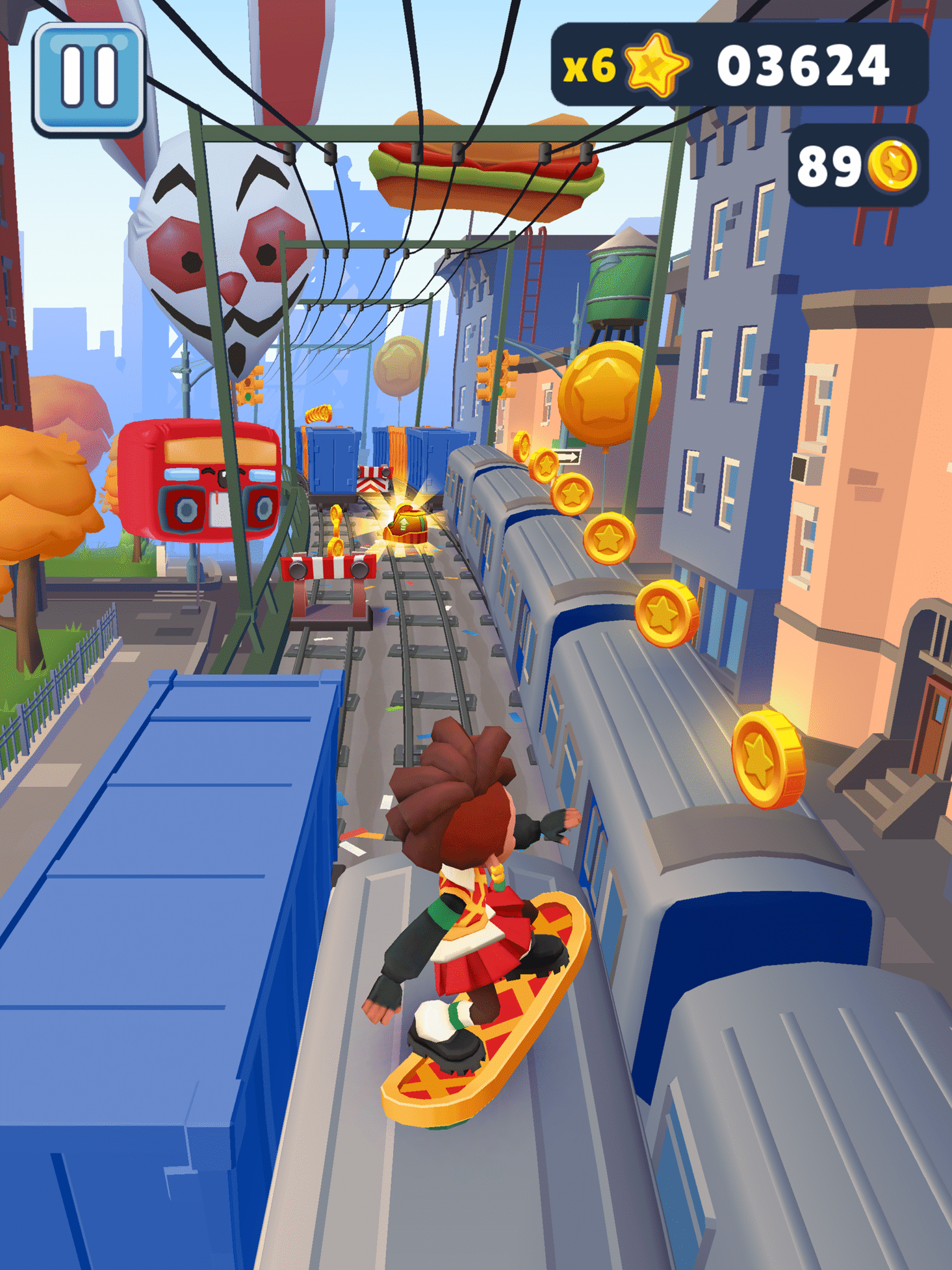Viewport: 952px width, 1270px height.
Task: Click the pause button
Action: 90,76
